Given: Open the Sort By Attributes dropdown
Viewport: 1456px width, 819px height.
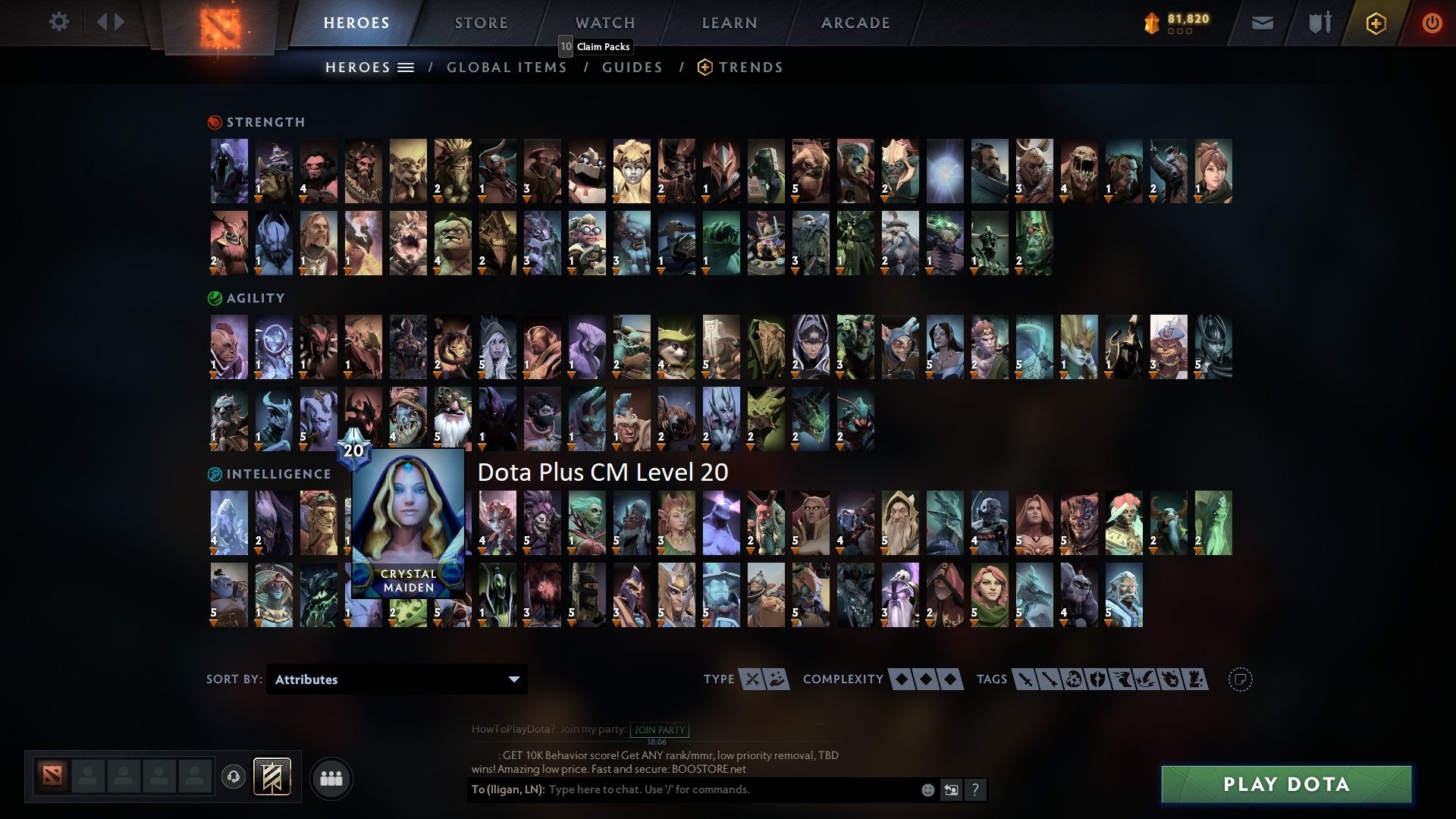Looking at the screenshot, I should pyautogui.click(x=396, y=679).
